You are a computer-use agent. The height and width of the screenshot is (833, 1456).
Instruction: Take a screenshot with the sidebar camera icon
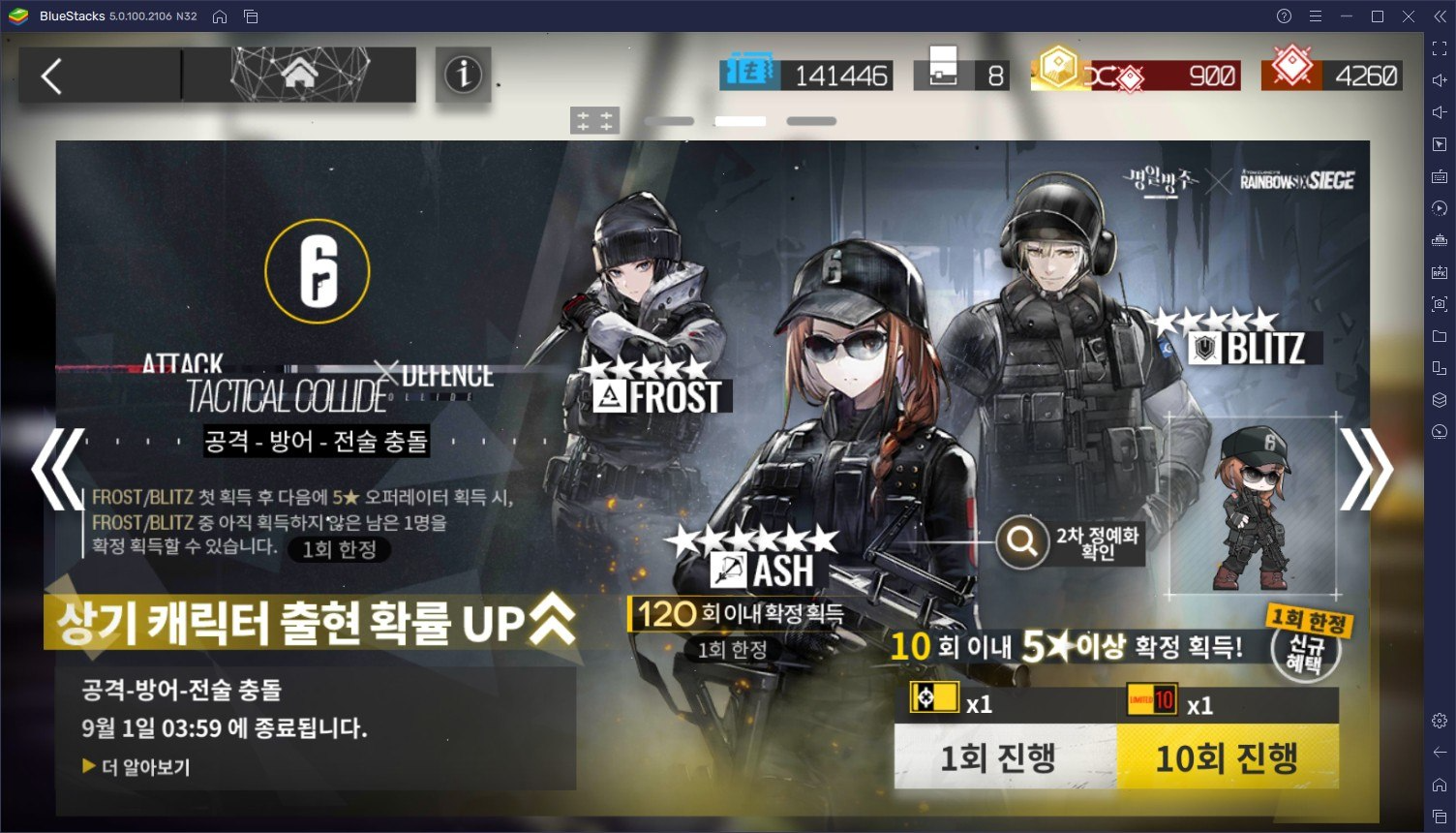point(1440,306)
